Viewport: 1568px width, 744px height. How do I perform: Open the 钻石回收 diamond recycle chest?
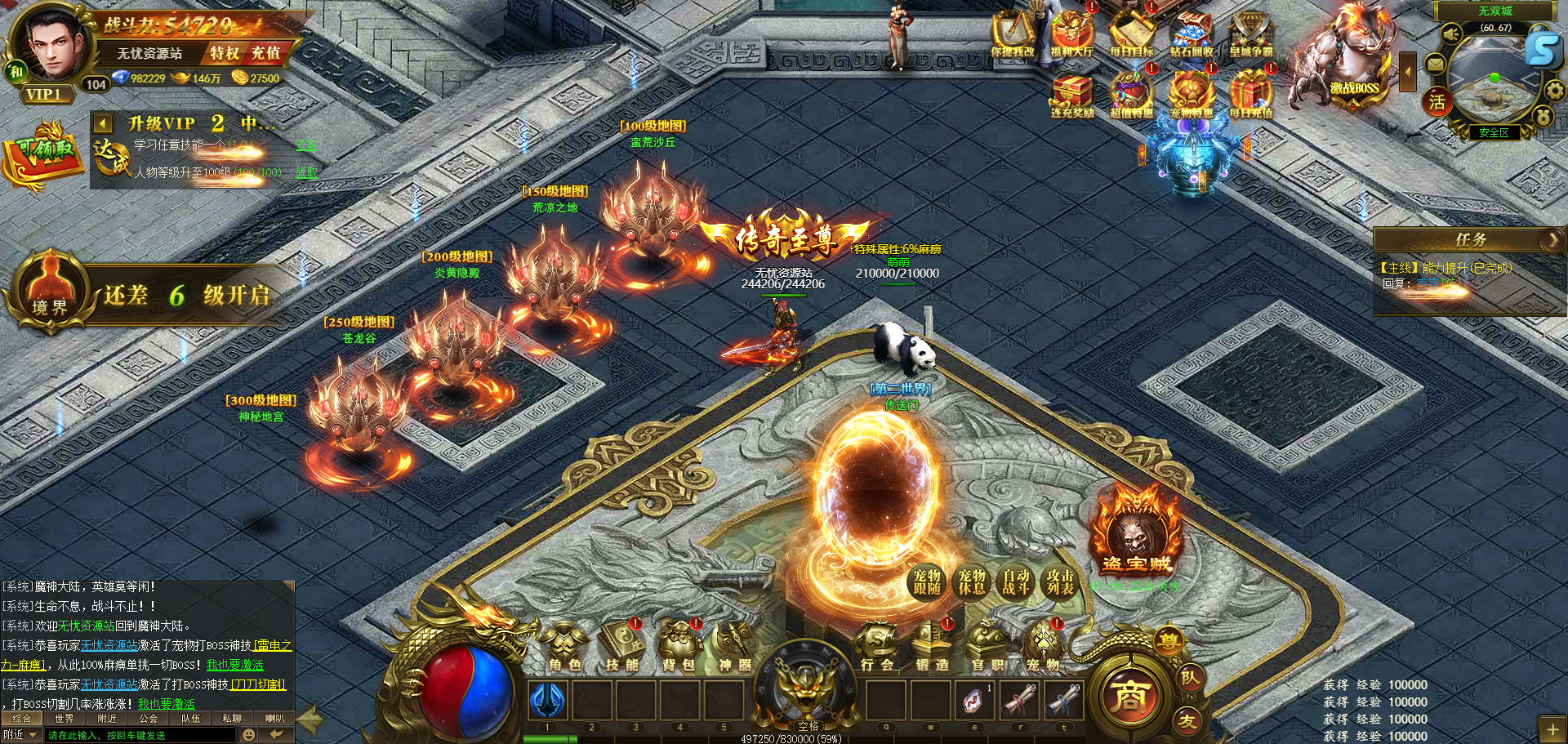click(x=1192, y=34)
